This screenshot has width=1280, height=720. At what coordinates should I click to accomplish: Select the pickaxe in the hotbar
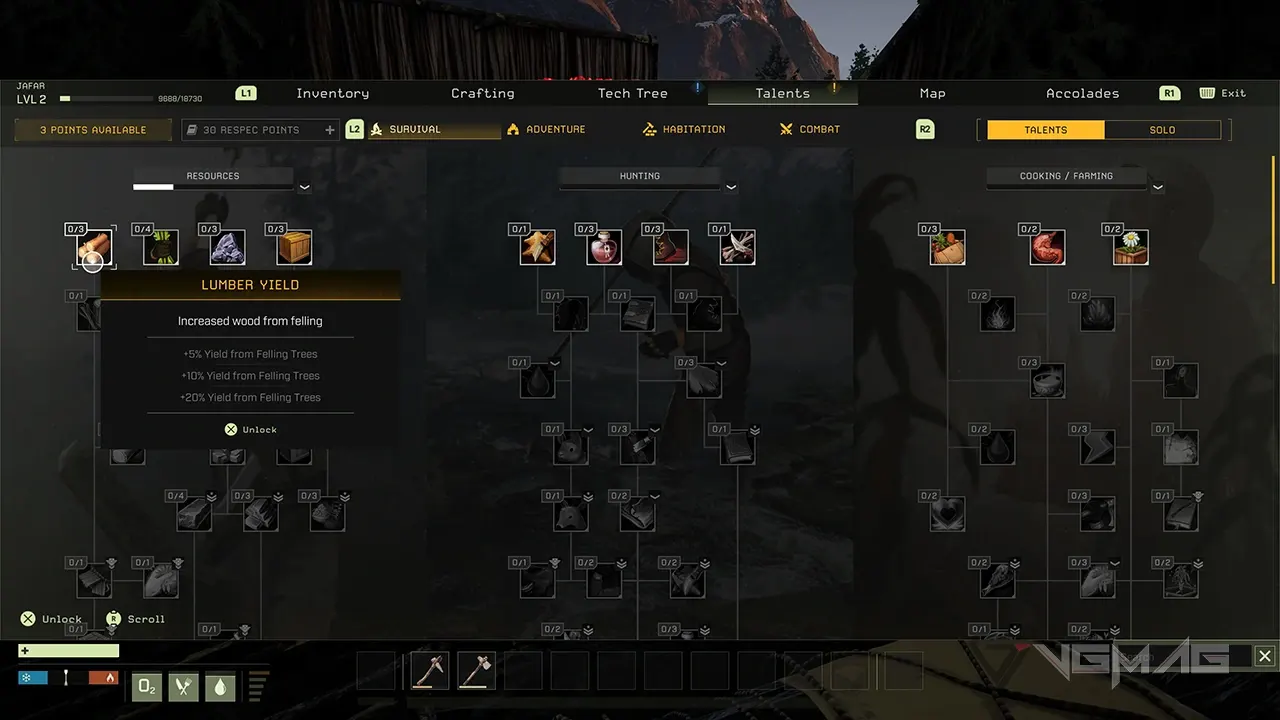430,670
